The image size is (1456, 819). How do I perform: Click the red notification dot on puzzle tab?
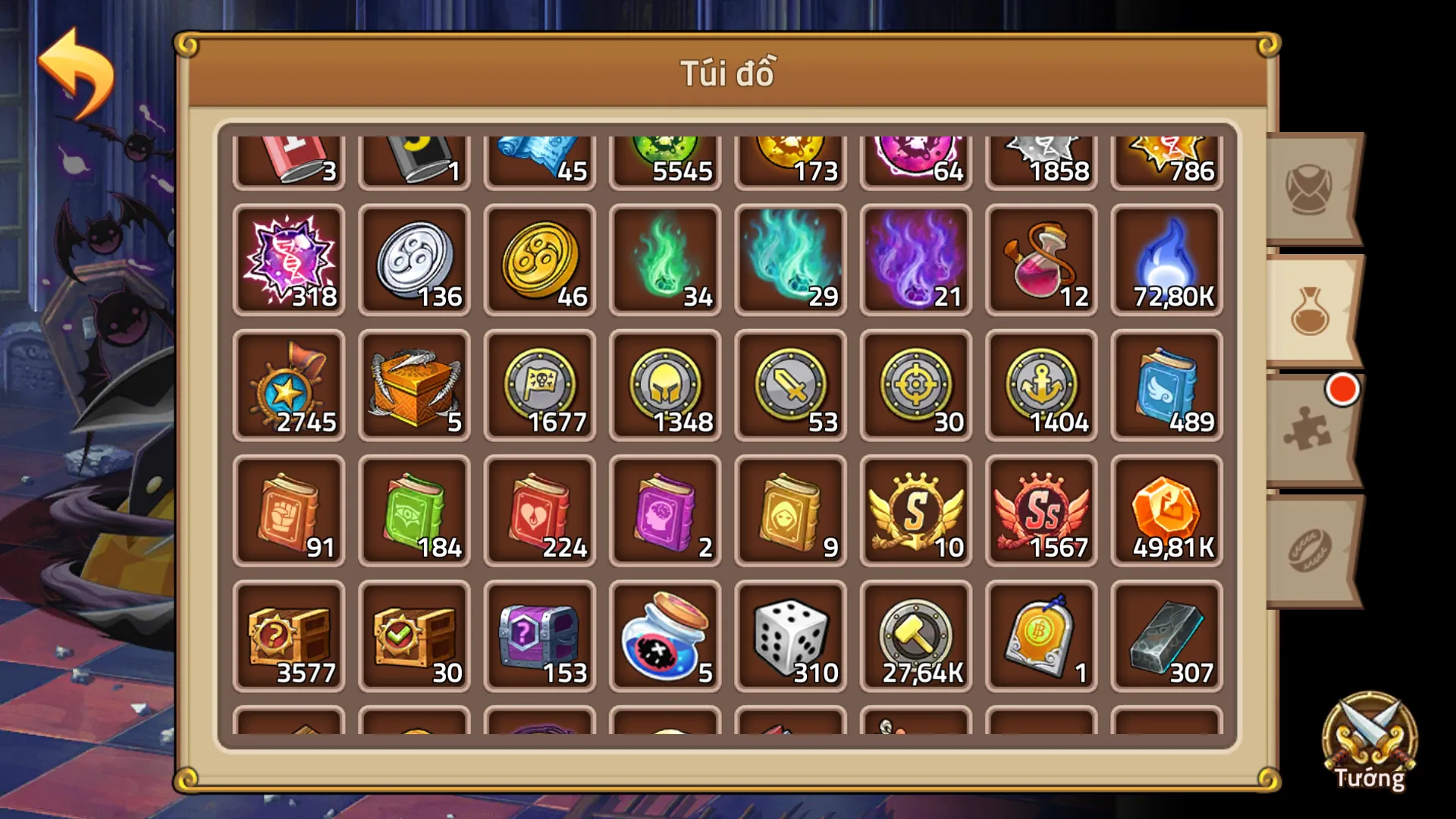tap(1342, 390)
